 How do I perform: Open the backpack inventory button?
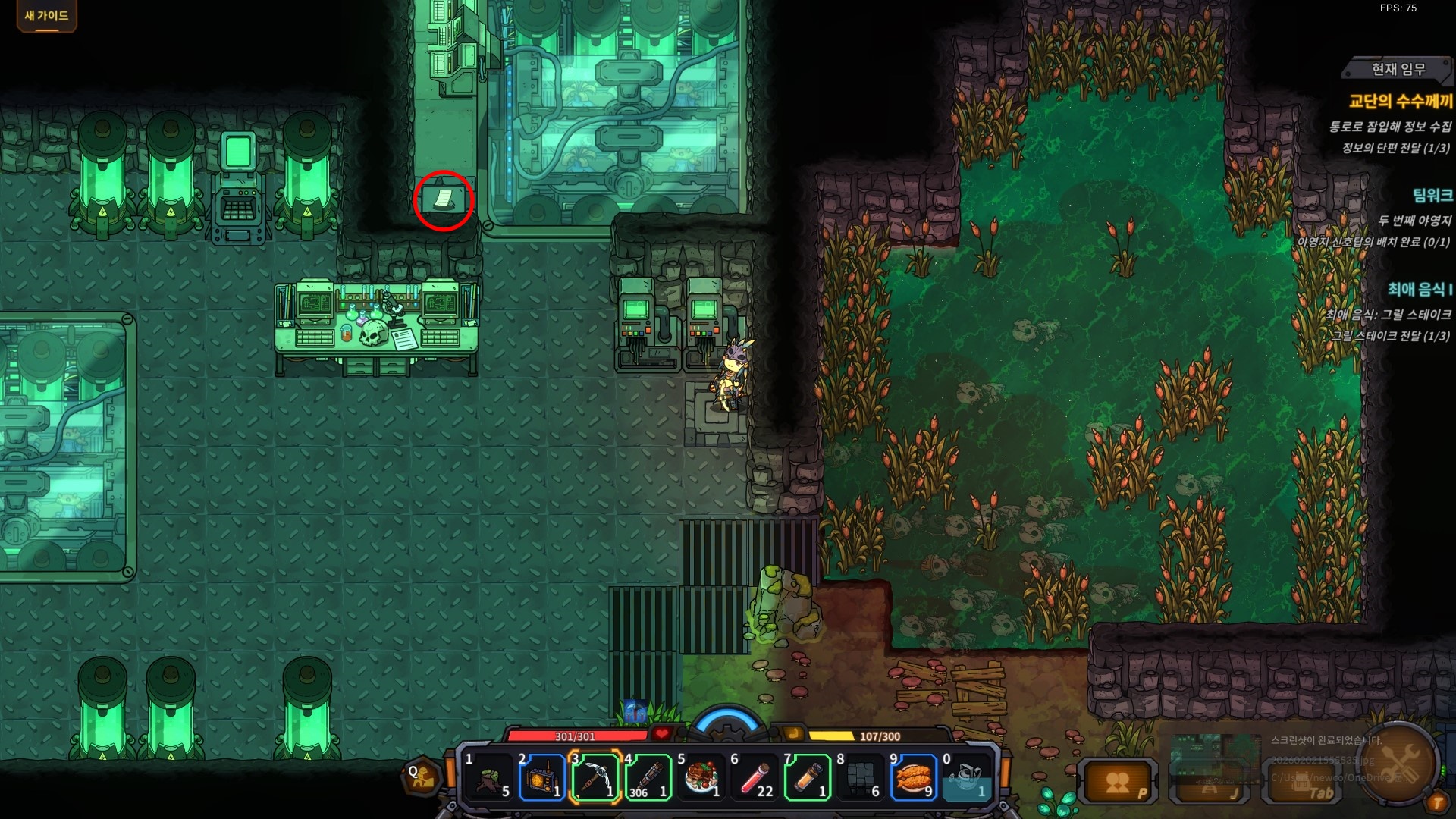tap(1304, 782)
